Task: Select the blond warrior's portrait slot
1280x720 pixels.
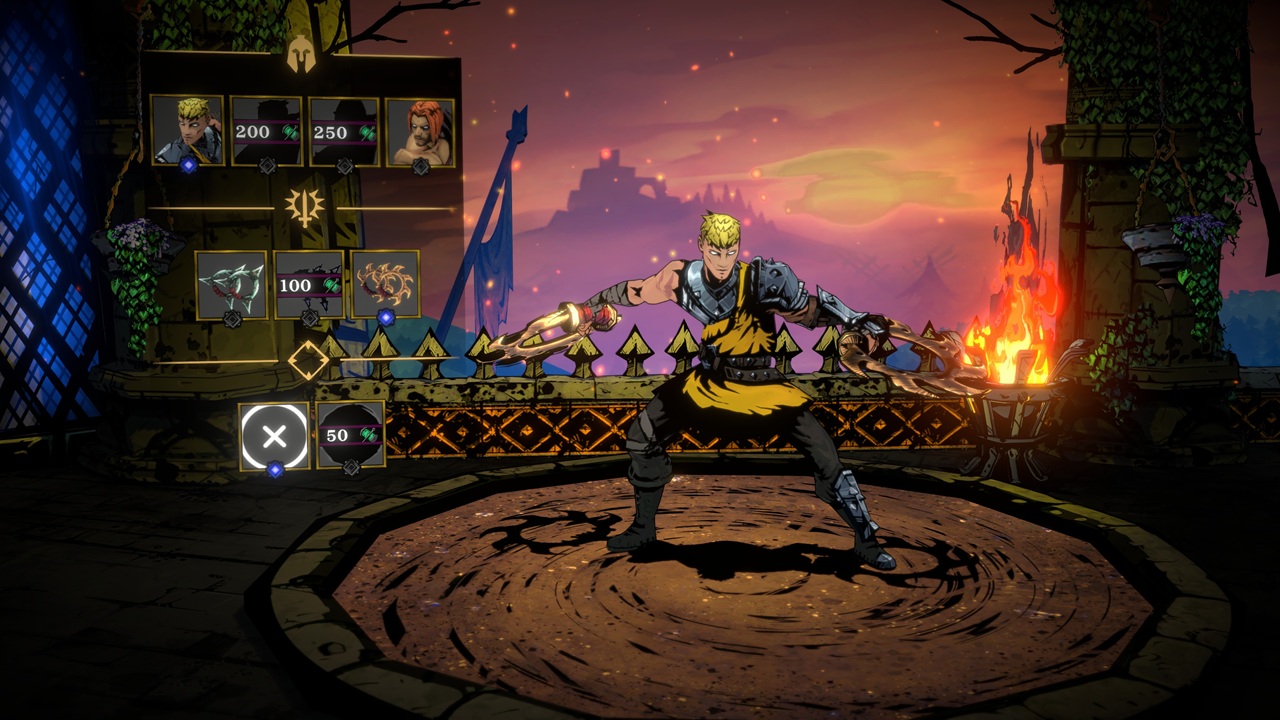Action: tap(188, 128)
